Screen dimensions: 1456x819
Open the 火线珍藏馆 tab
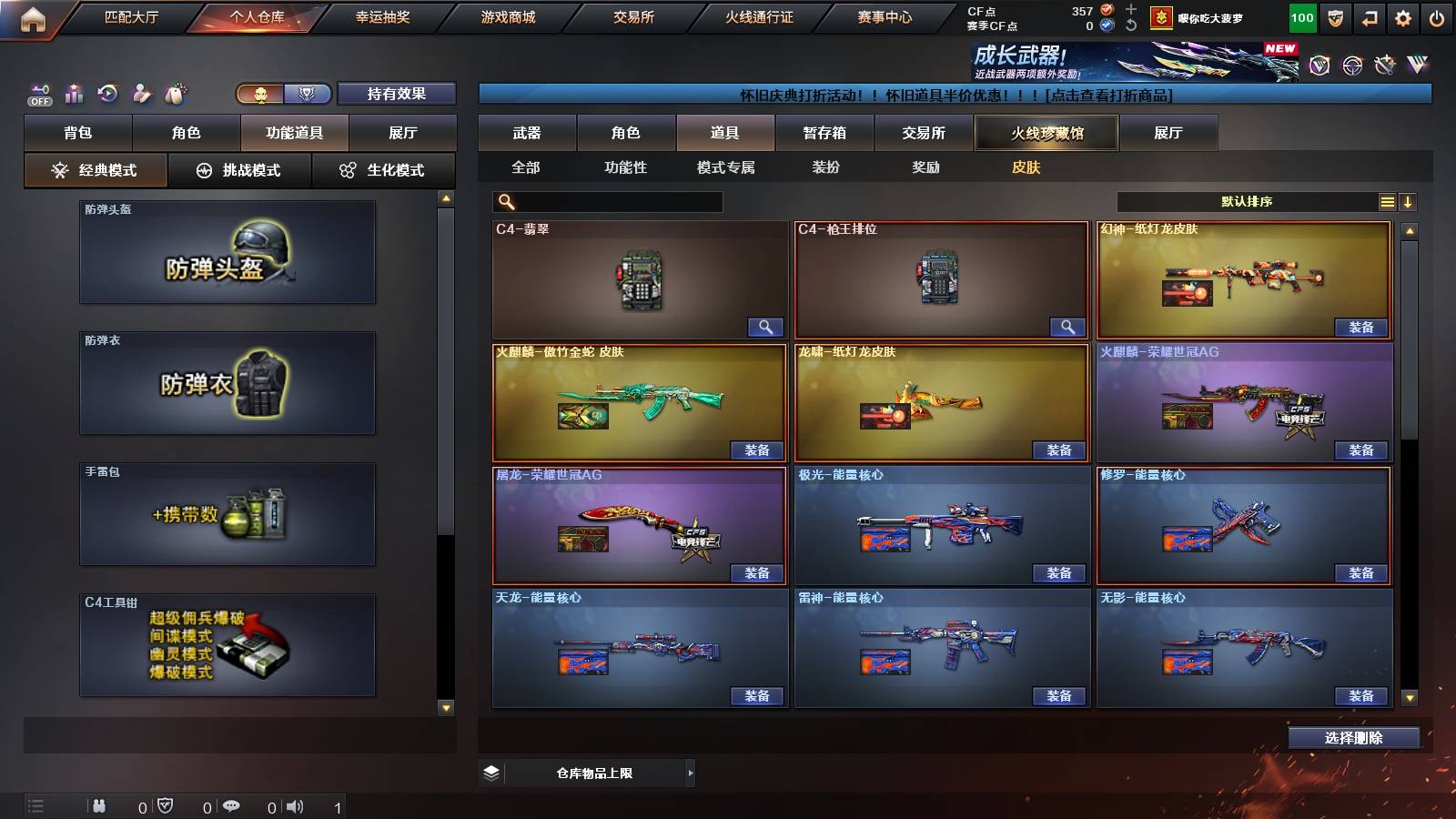coord(1046,133)
